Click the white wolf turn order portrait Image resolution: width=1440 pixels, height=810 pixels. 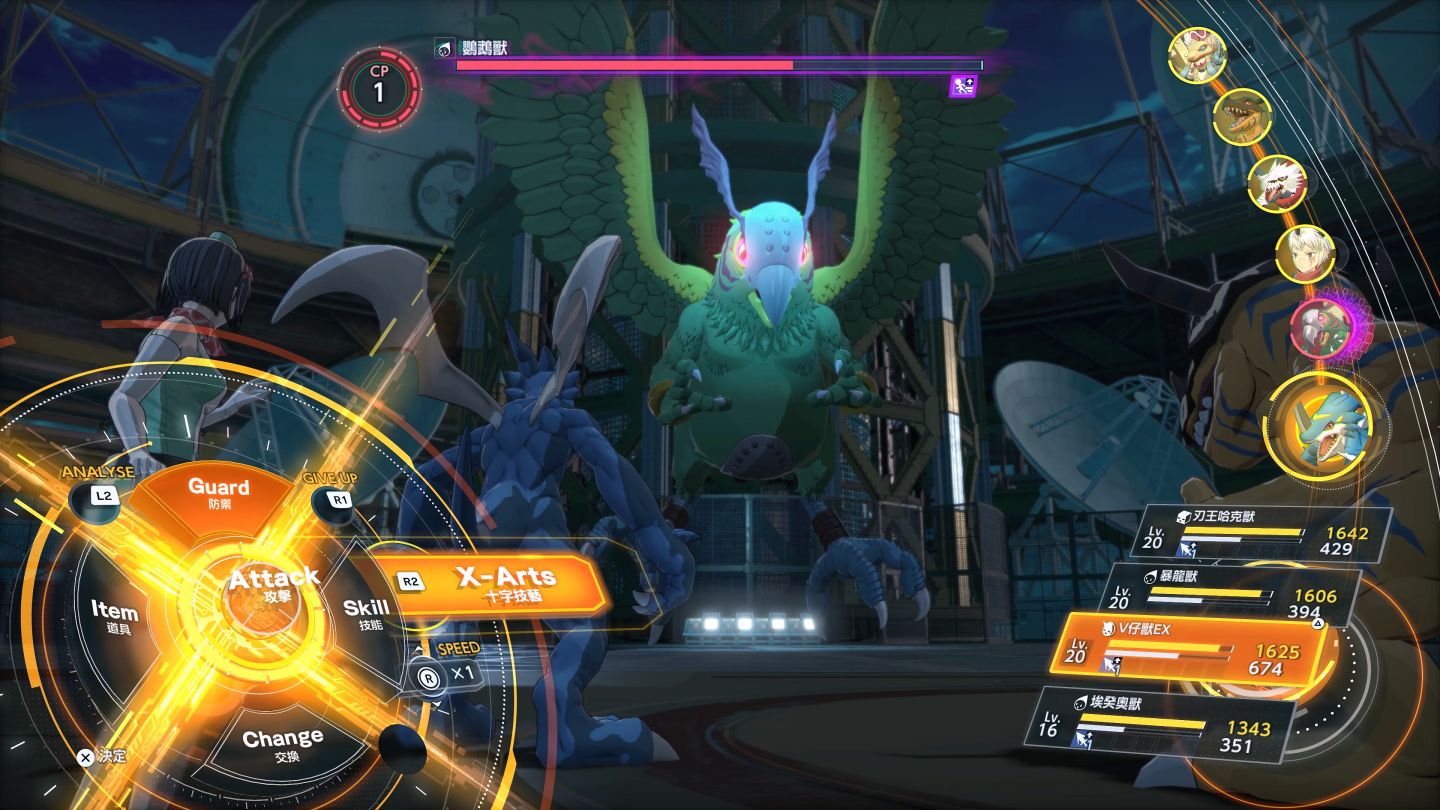1277,184
